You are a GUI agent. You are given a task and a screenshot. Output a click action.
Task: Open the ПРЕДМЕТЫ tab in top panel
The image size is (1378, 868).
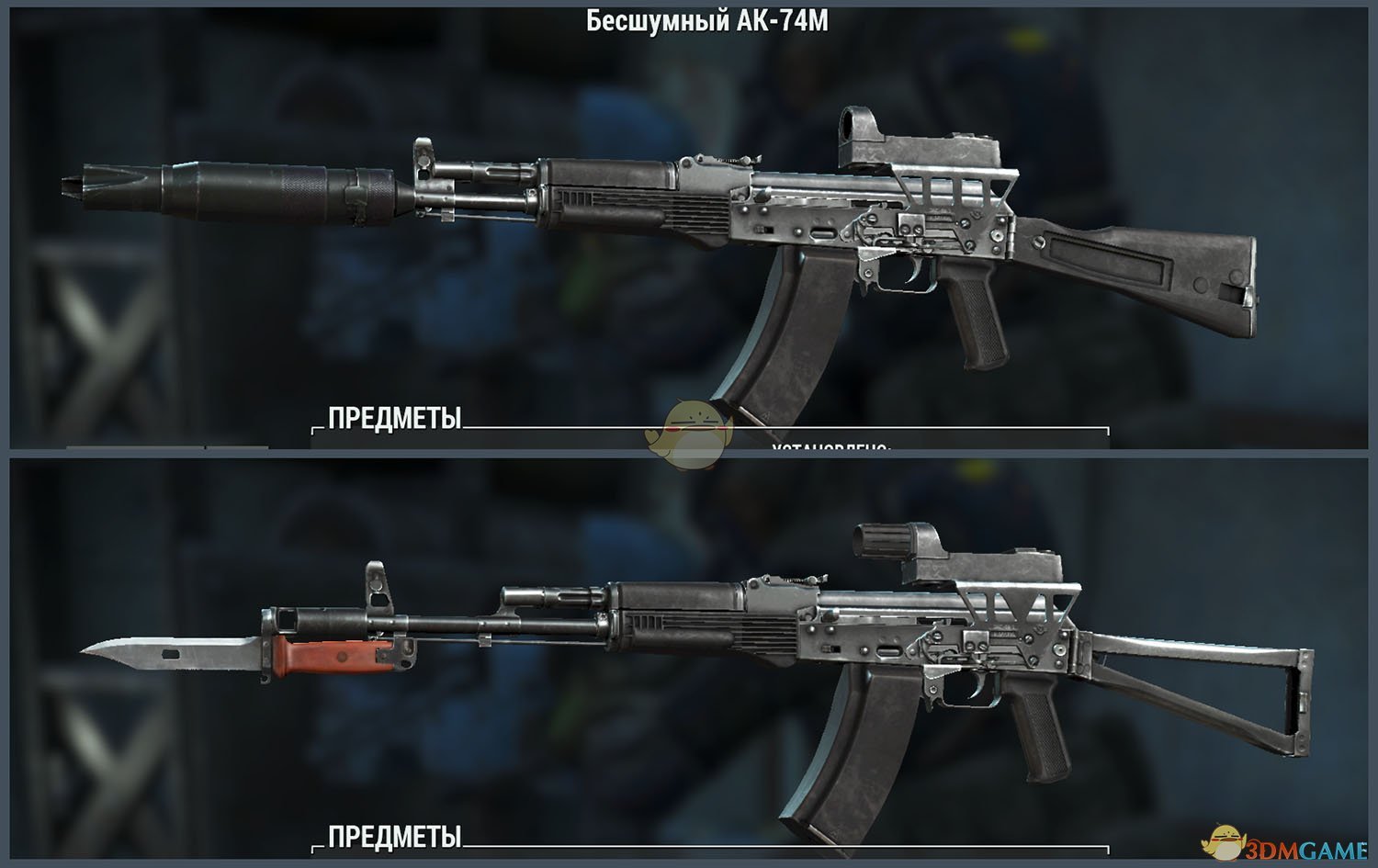tap(392, 419)
